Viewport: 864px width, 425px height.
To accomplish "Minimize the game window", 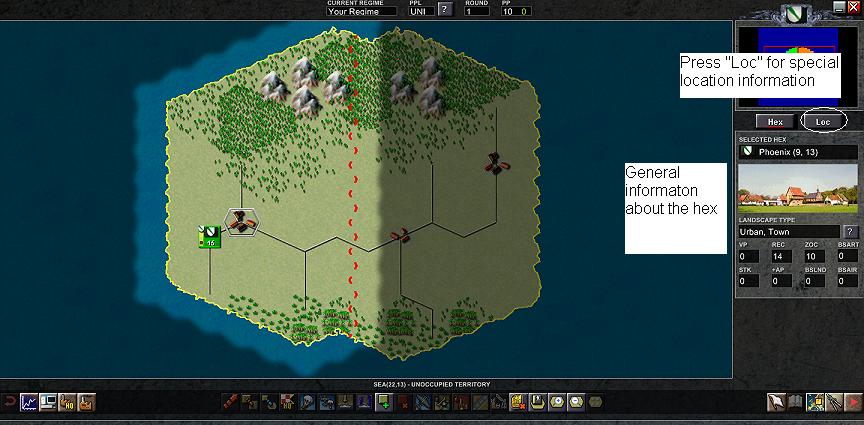I will pos(839,7).
